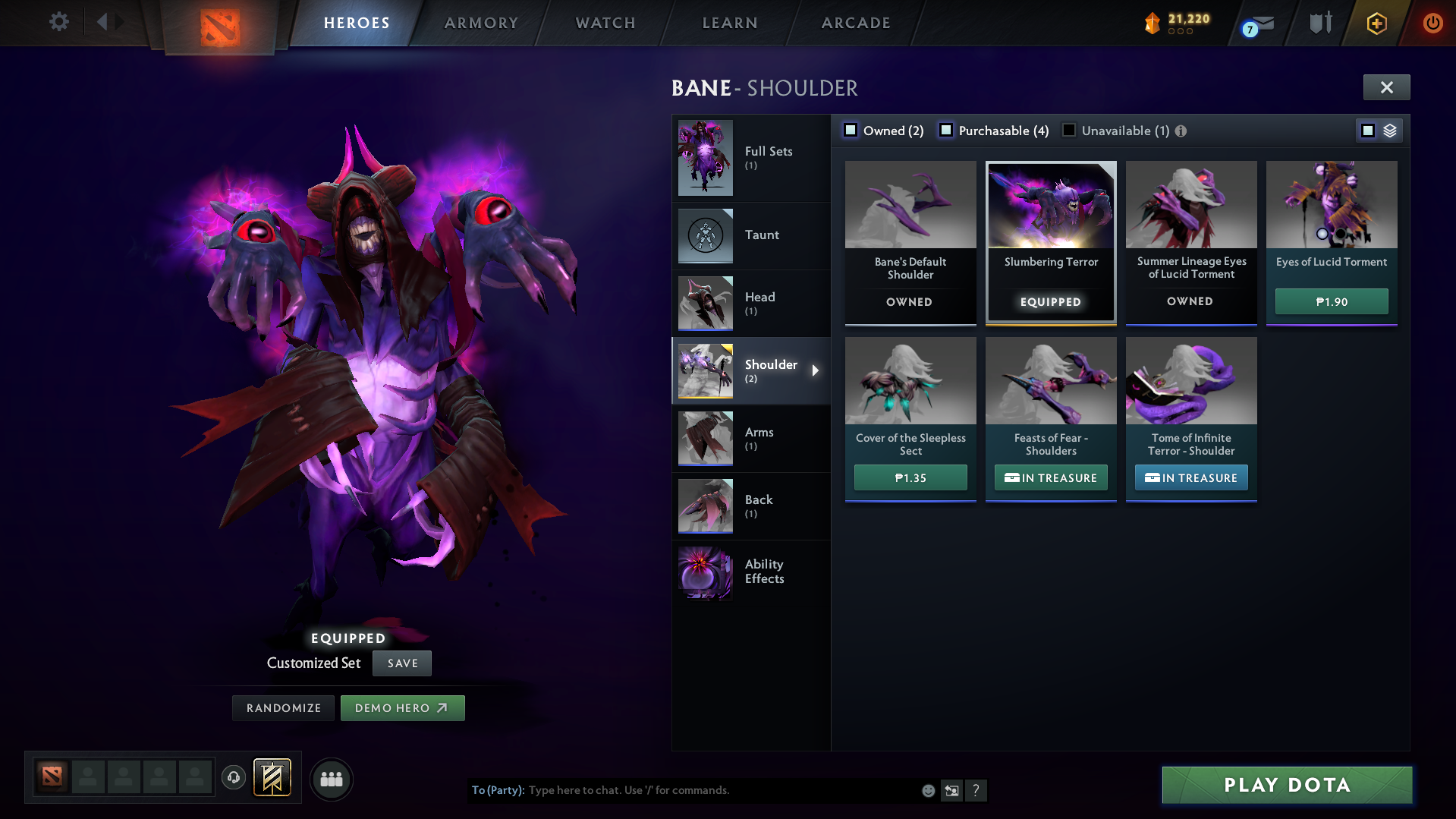
Task: Toggle the Purchasable (4) filter checkbox
Action: [946, 130]
